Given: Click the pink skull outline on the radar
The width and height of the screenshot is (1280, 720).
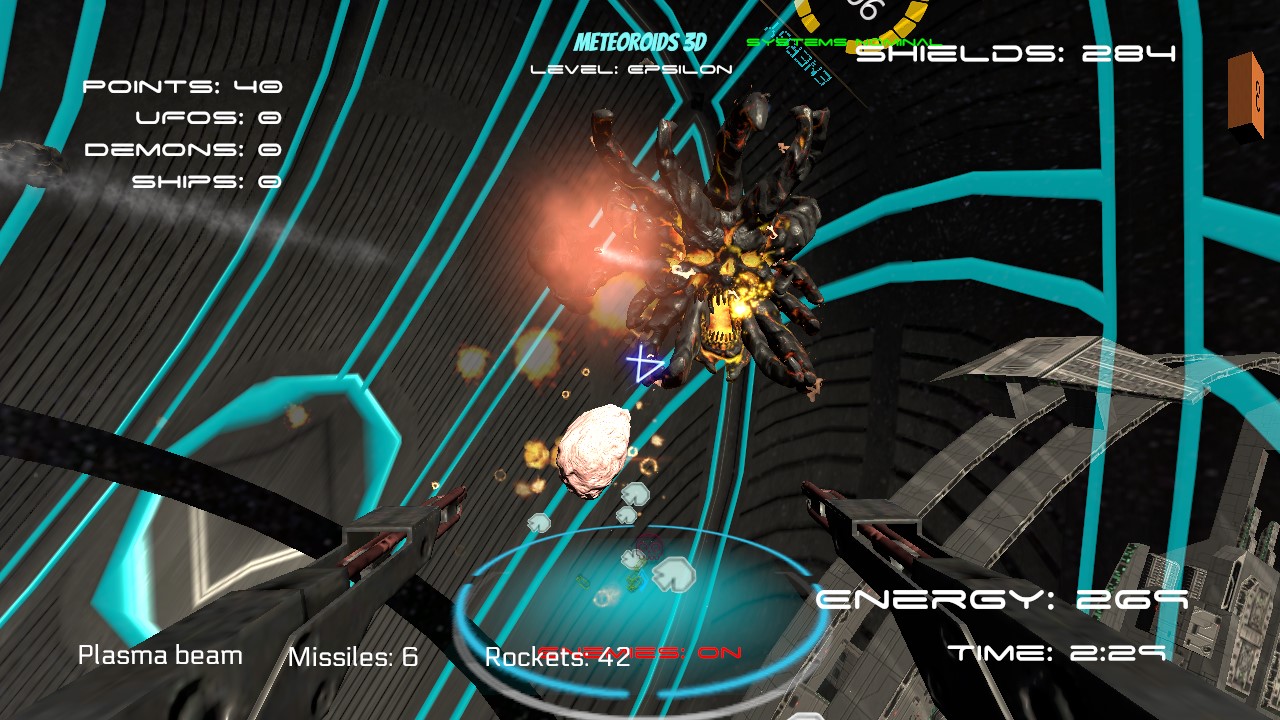Looking at the screenshot, I should tap(647, 547).
